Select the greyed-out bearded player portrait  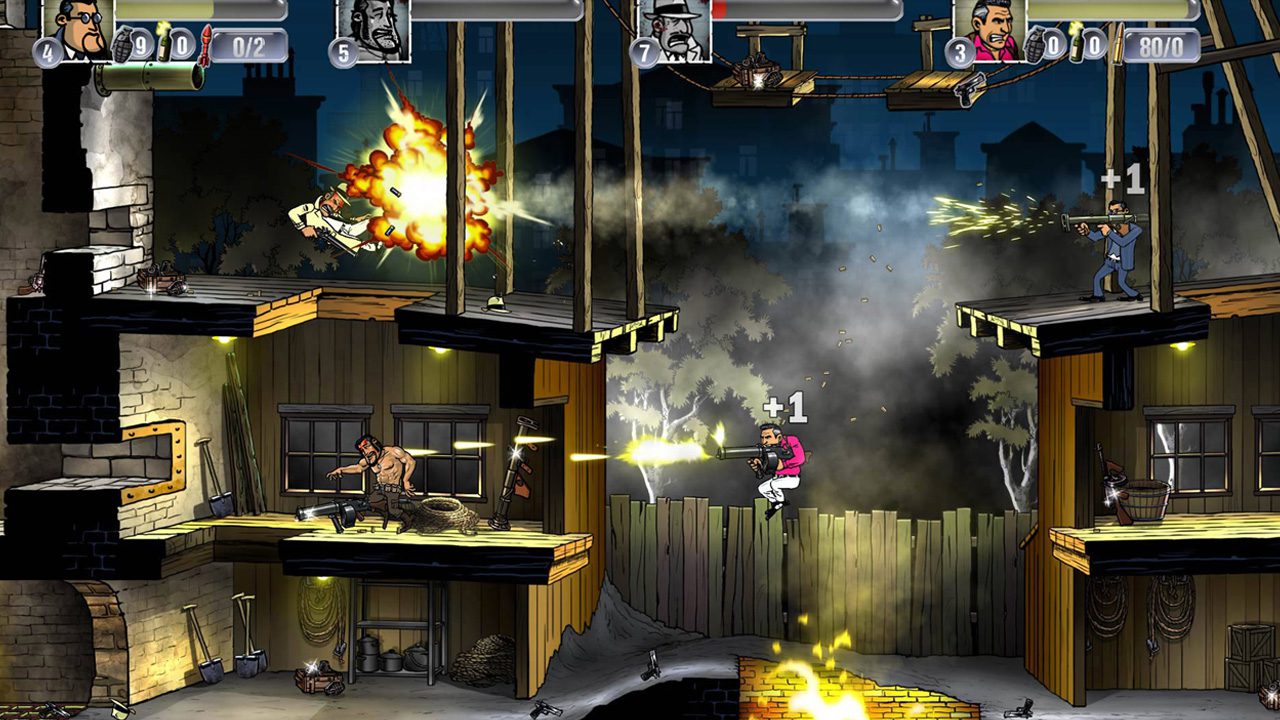[x=373, y=28]
